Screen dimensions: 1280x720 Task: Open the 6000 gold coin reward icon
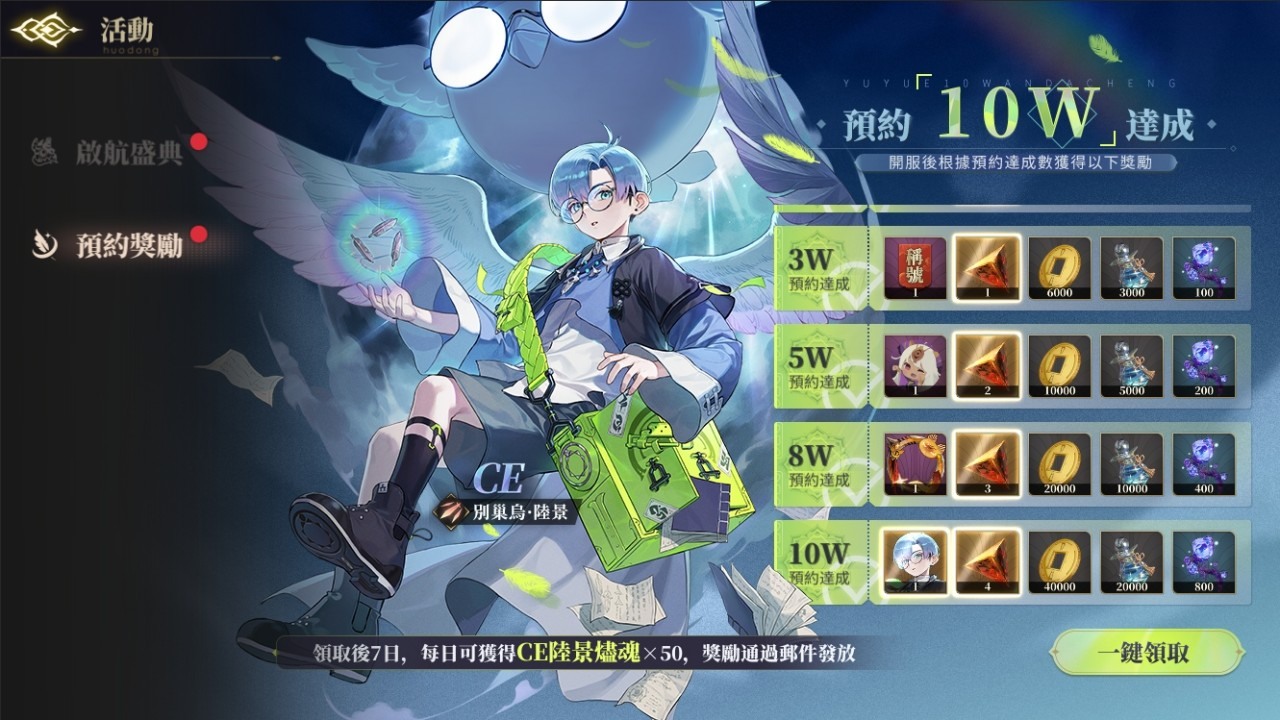1059,267
